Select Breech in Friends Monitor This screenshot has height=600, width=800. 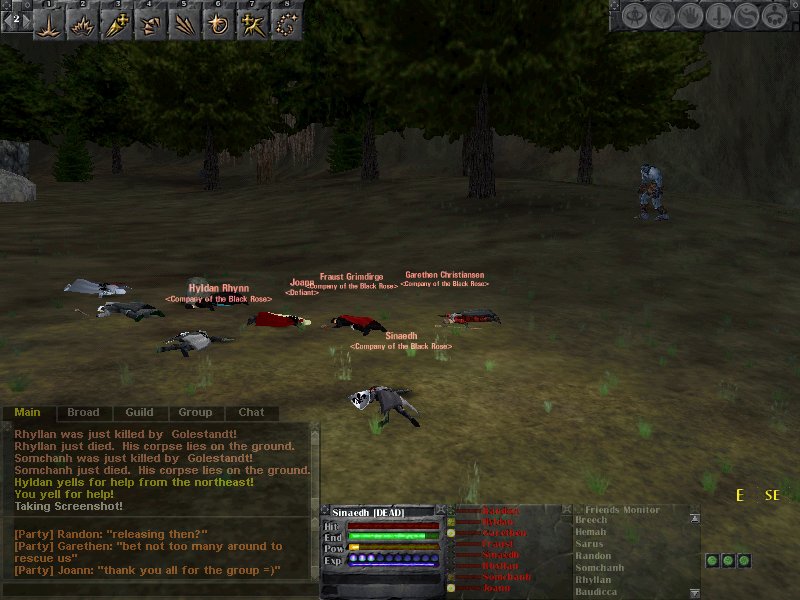[591, 520]
